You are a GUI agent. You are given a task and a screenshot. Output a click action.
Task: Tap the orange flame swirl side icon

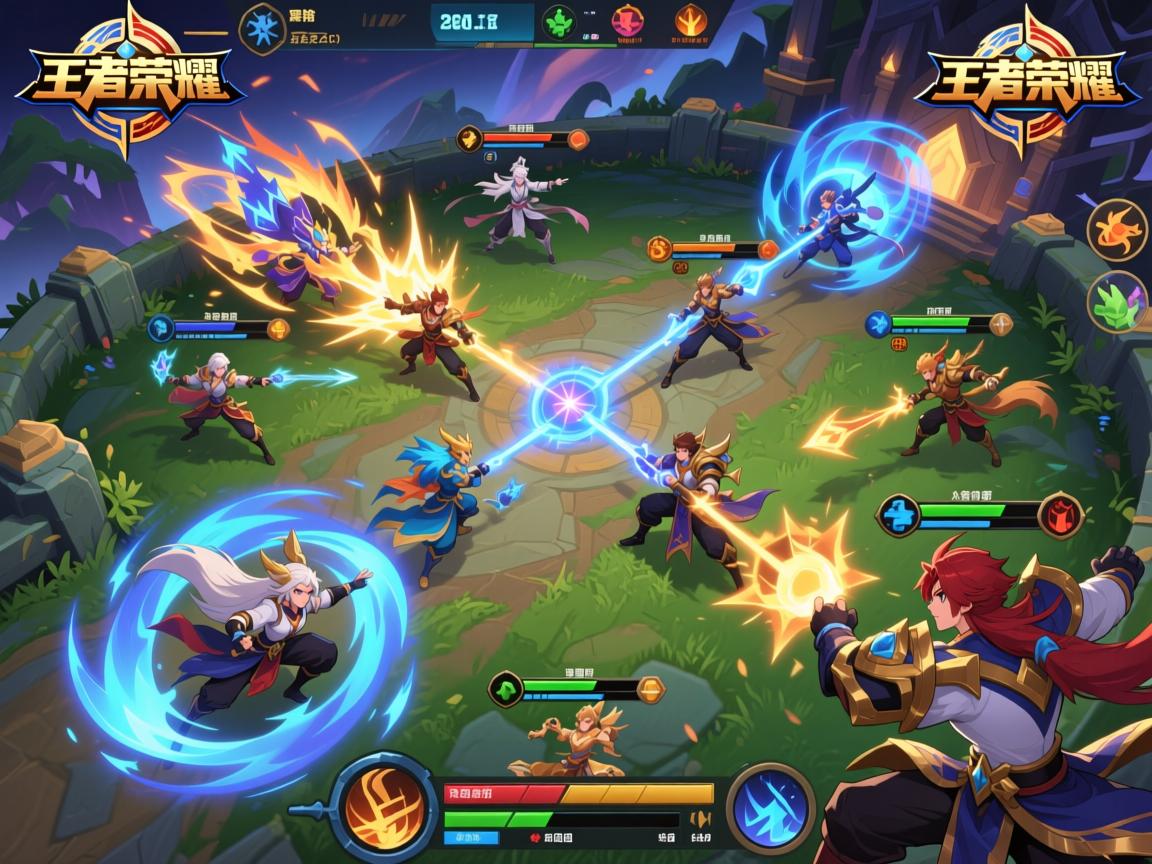point(1116,231)
